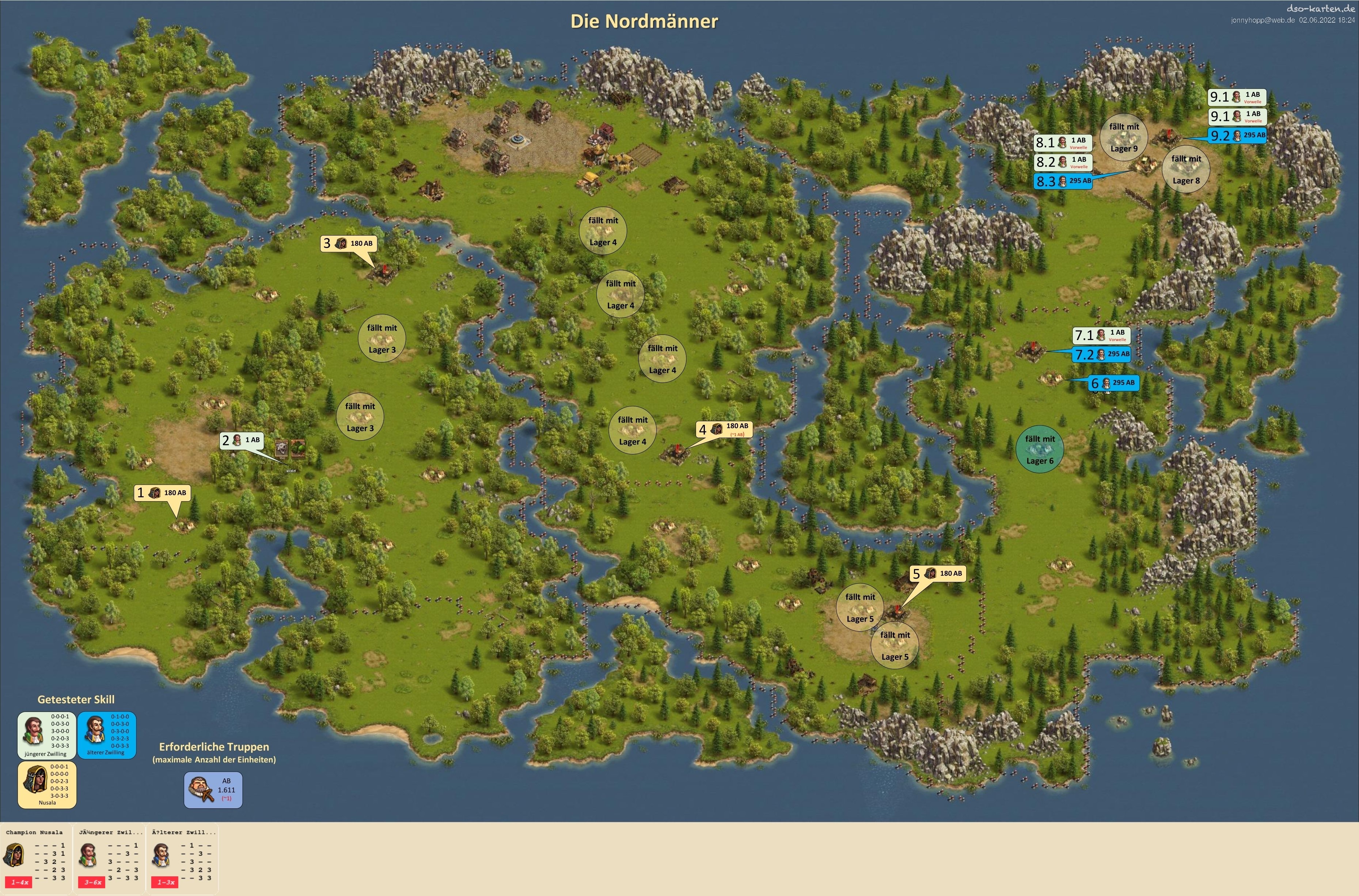Select the AB 1.611 required troops box
1359x896 pixels.
213,790
